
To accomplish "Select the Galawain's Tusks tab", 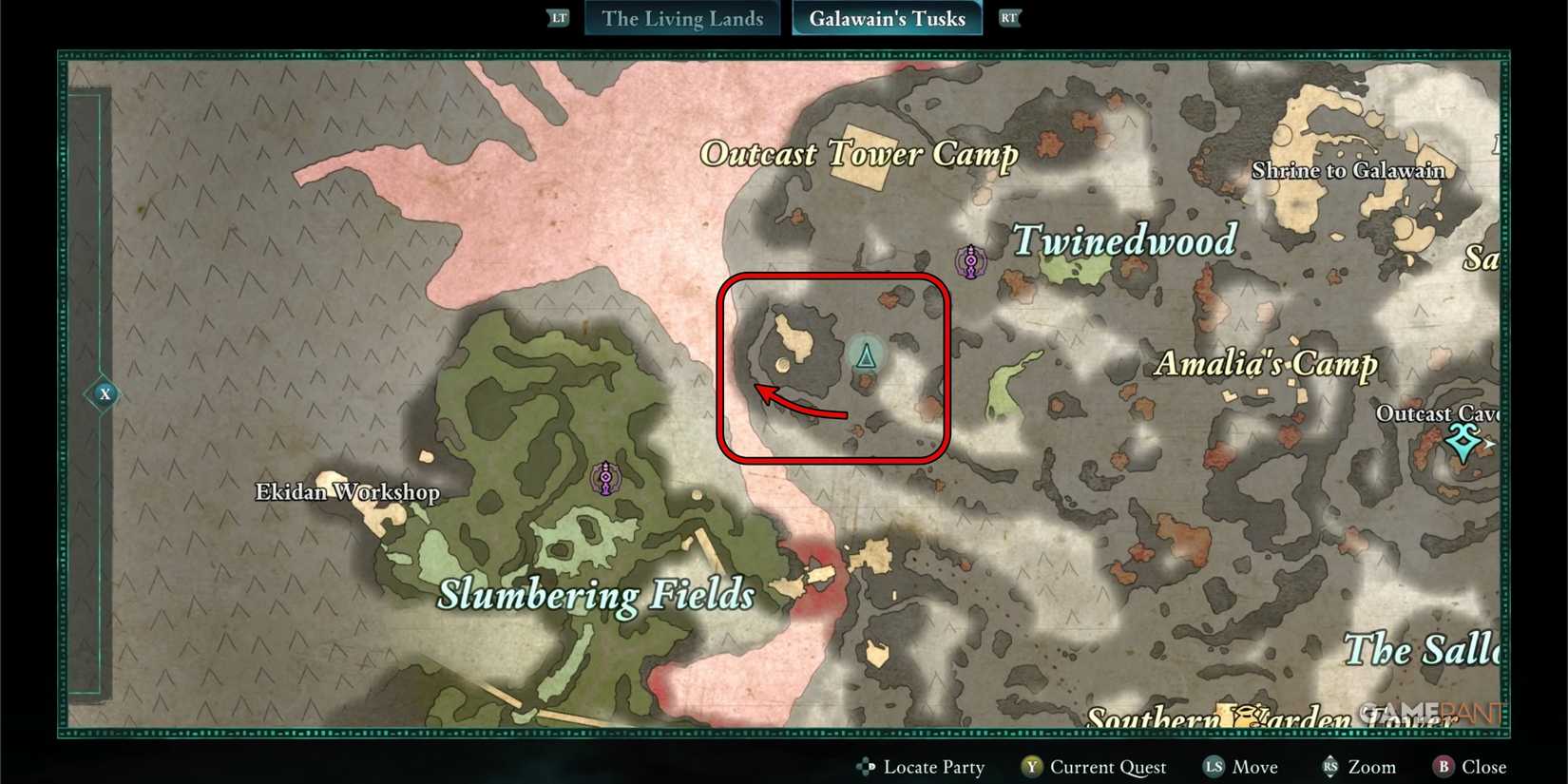I will click(x=886, y=18).
